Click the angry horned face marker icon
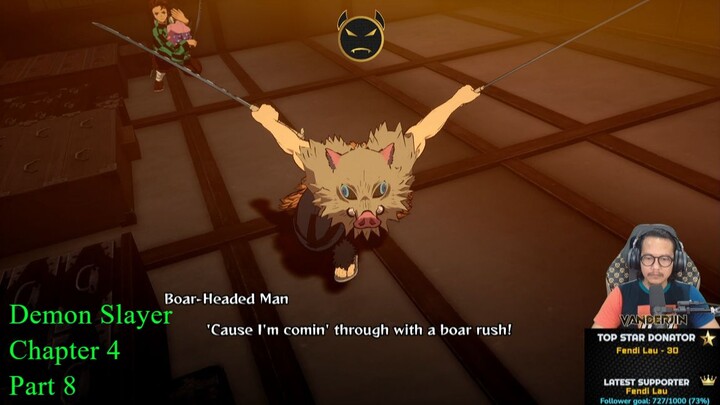The image size is (720, 405). tap(359, 36)
